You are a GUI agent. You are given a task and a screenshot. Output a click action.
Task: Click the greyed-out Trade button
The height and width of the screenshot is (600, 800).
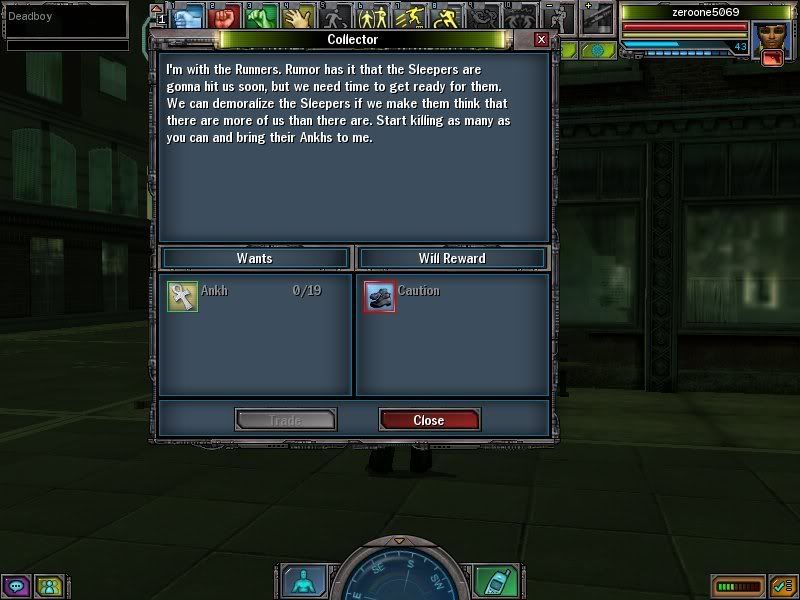(x=285, y=420)
